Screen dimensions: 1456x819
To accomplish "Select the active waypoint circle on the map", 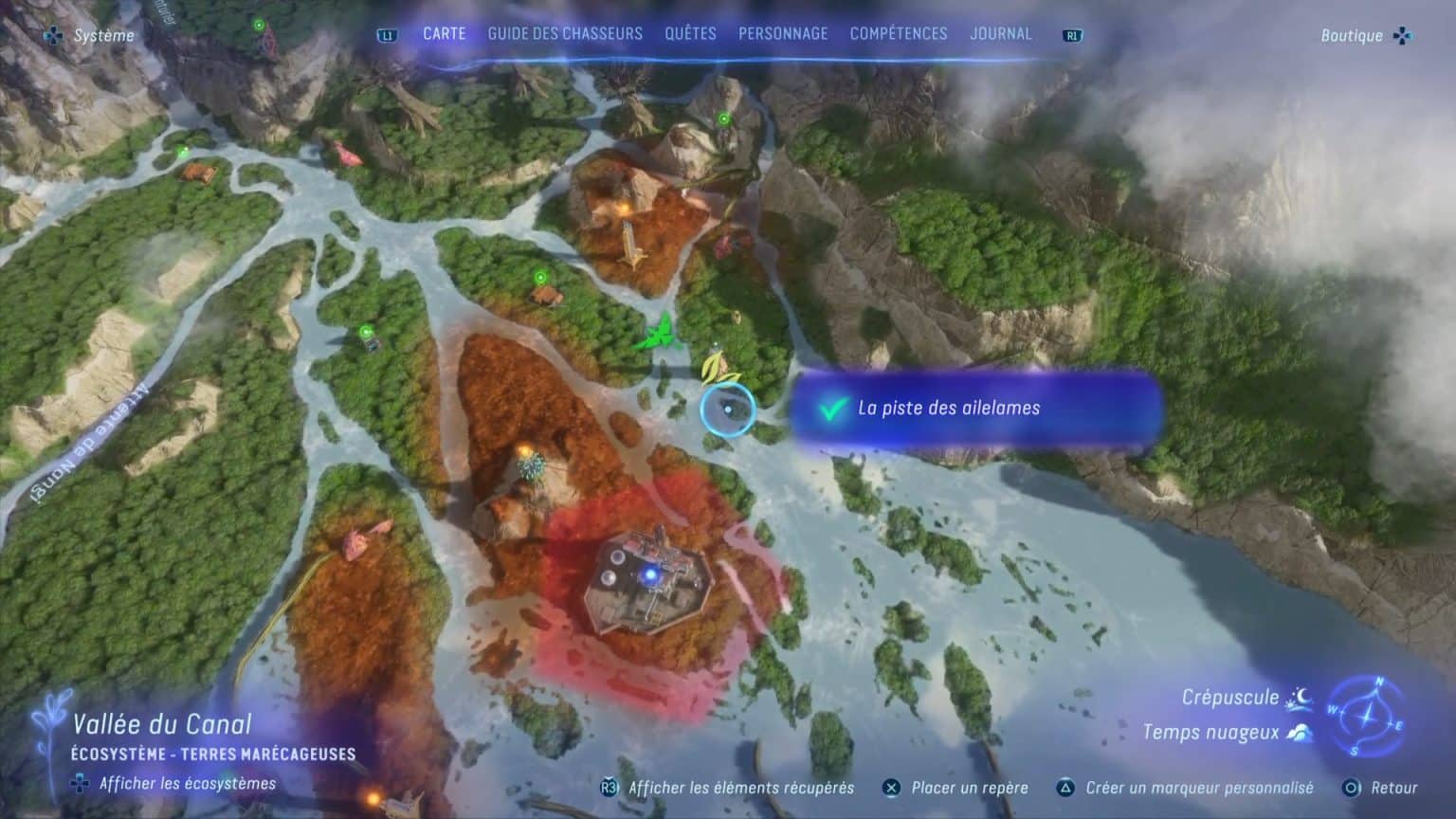I will coord(727,409).
